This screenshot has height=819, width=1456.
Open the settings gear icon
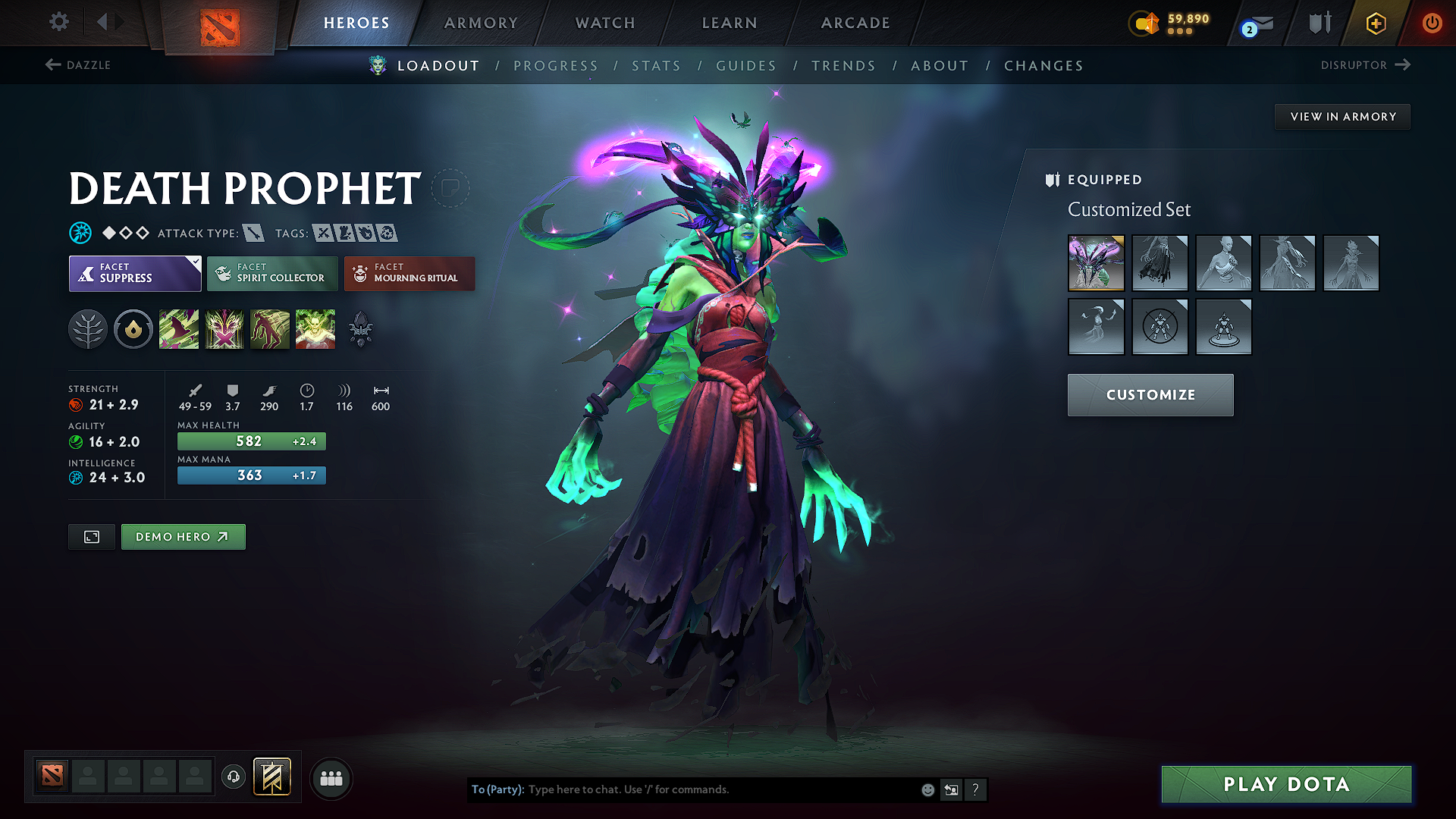58,22
